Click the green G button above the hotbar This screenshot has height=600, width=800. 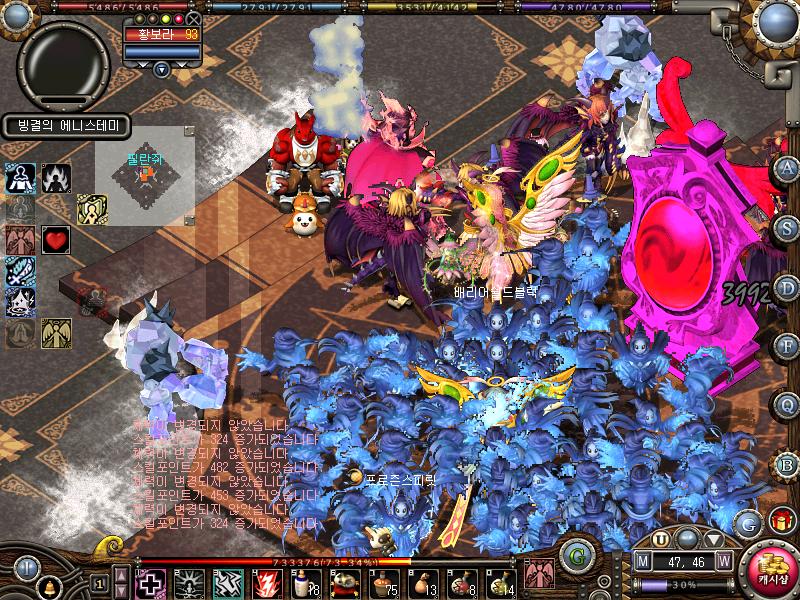pos(574,554)
